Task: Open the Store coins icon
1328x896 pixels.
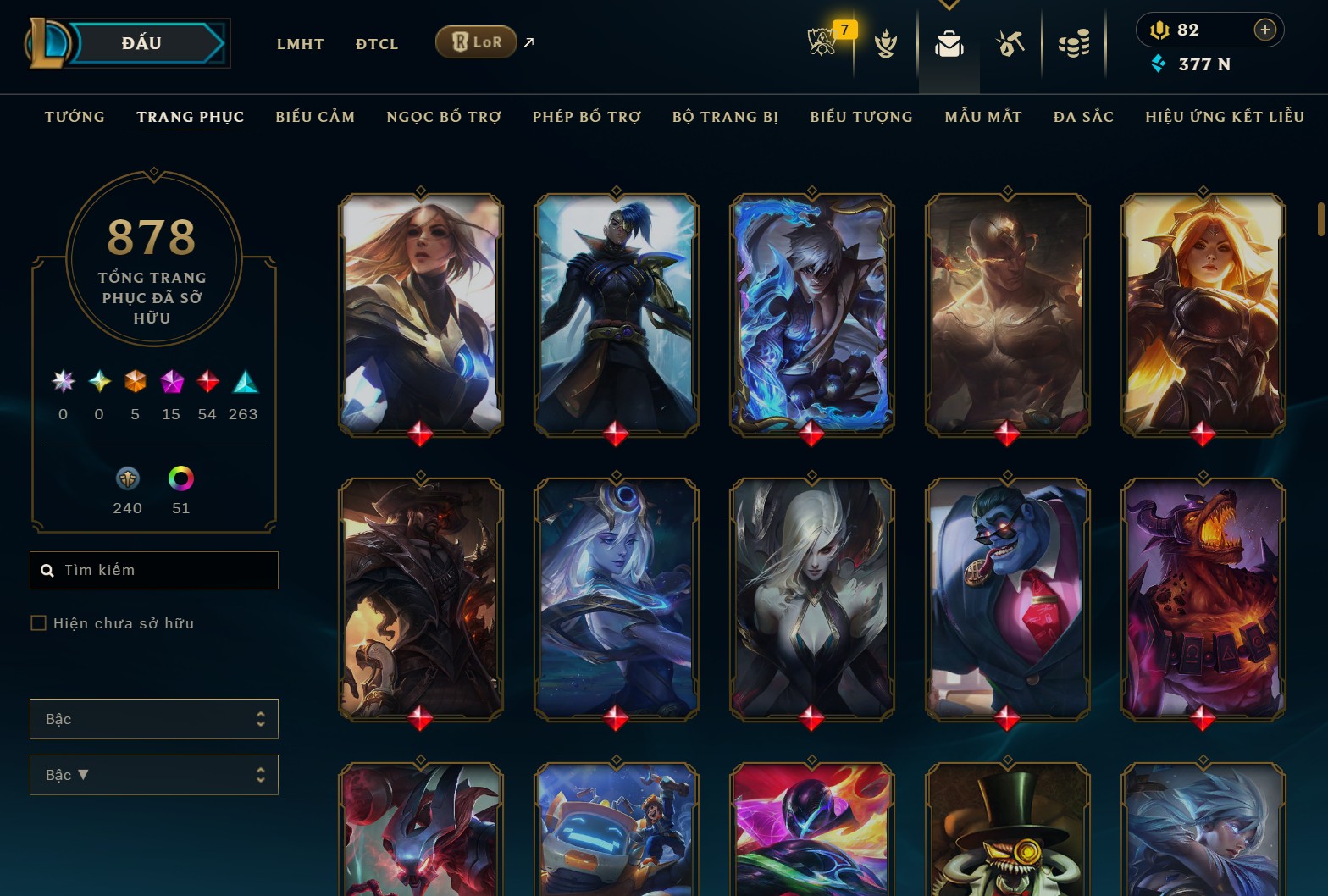Action: (1073, 44)
